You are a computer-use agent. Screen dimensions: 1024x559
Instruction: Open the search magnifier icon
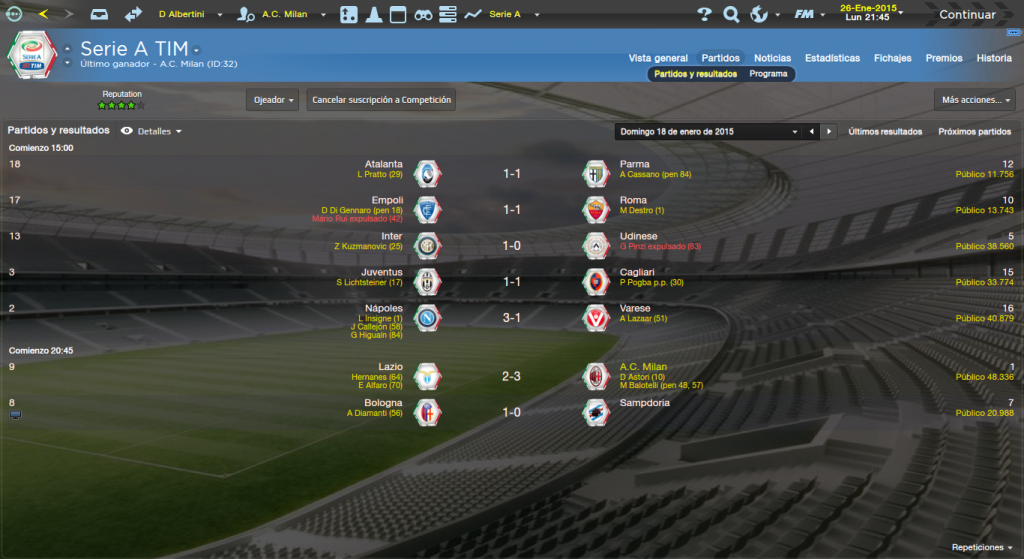pyautogui.click(x=731, y=15)
